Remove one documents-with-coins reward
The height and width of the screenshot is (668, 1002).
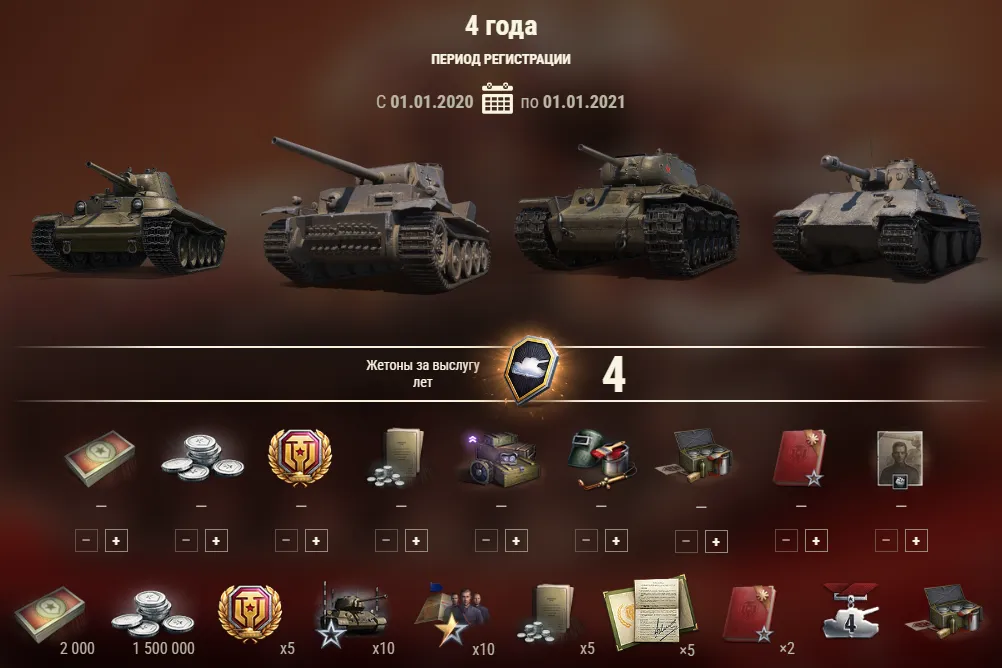tap(386, 540)
